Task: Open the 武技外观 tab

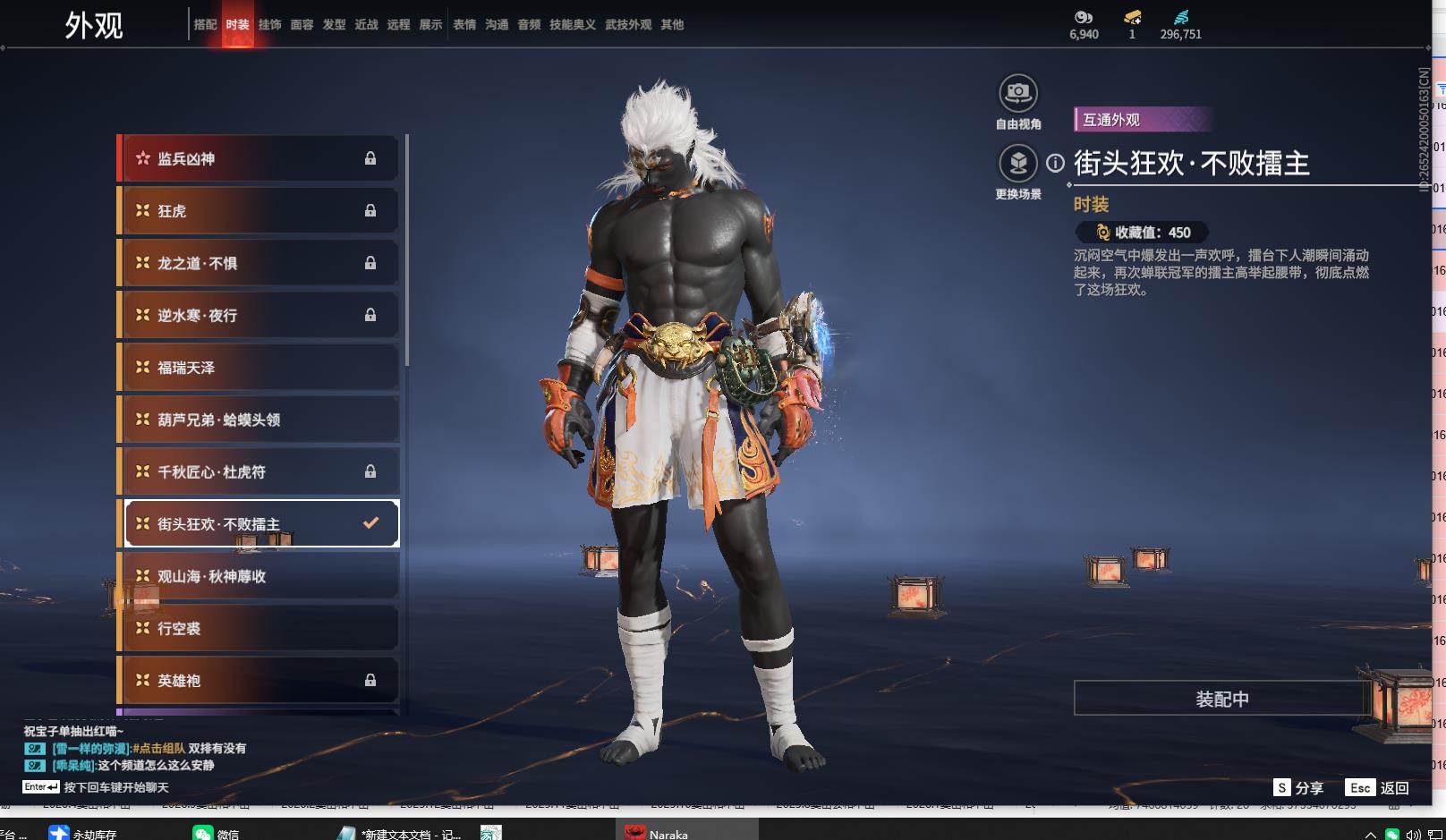Action: coord(628,25)
